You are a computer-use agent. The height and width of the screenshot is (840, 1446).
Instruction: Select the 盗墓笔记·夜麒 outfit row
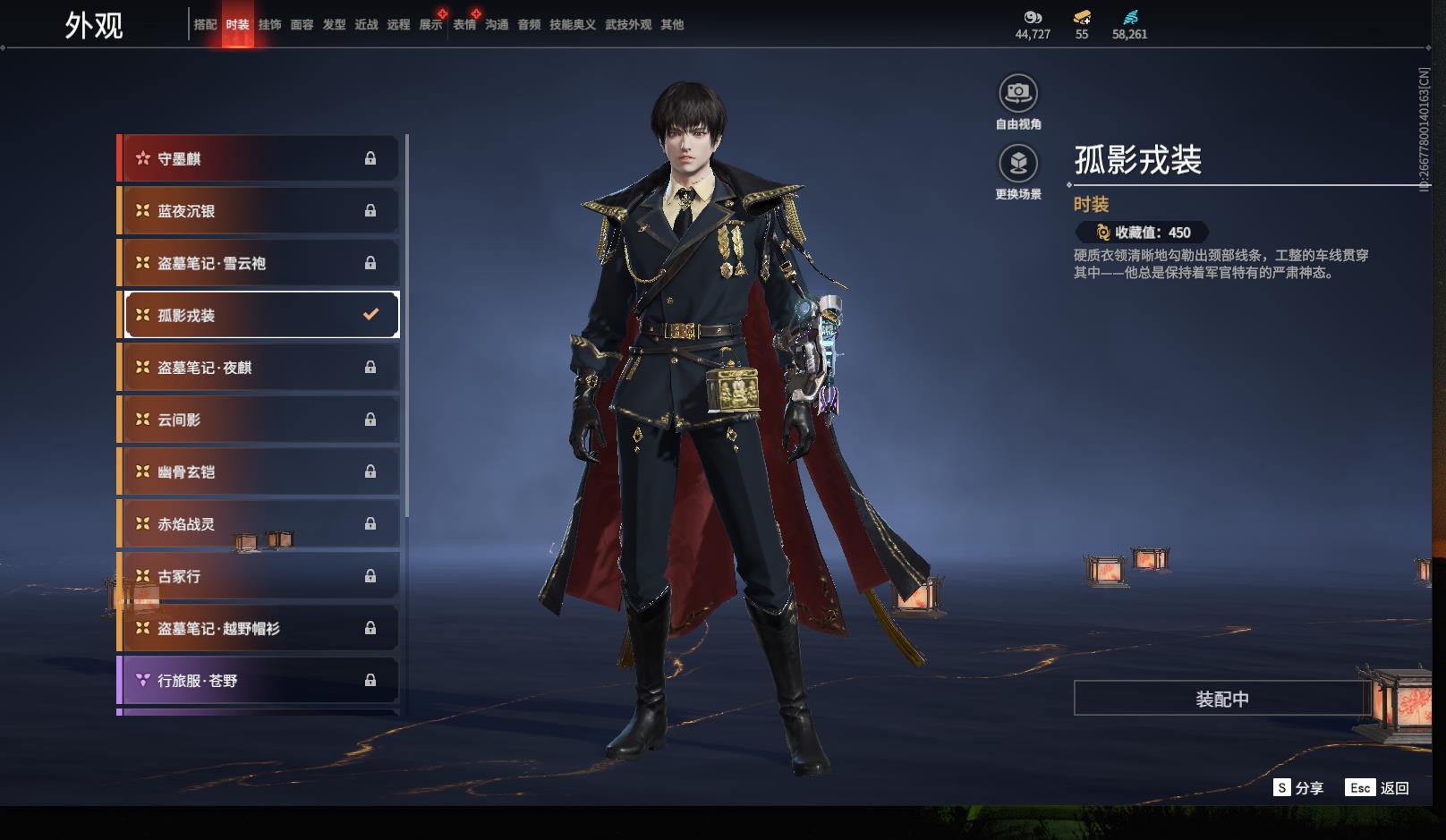coord(259,368)
